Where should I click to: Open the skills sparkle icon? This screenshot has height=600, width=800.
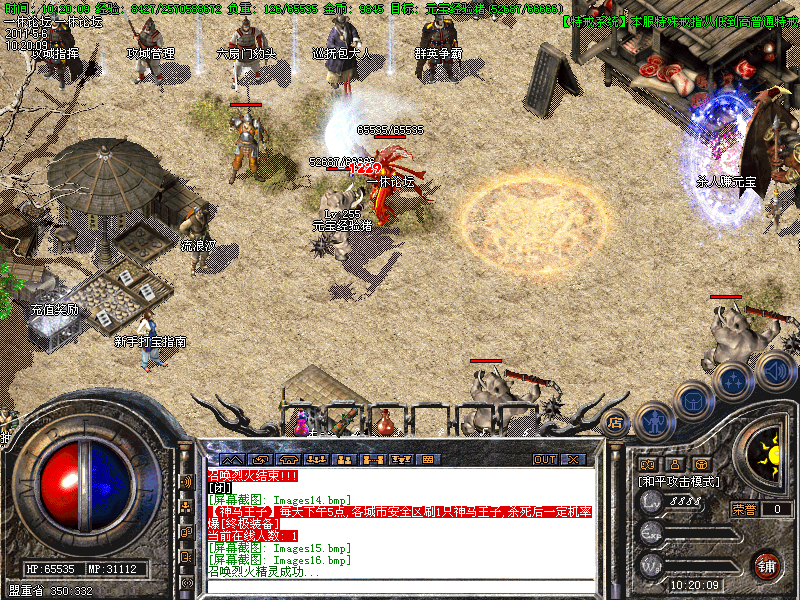[734, 381]
